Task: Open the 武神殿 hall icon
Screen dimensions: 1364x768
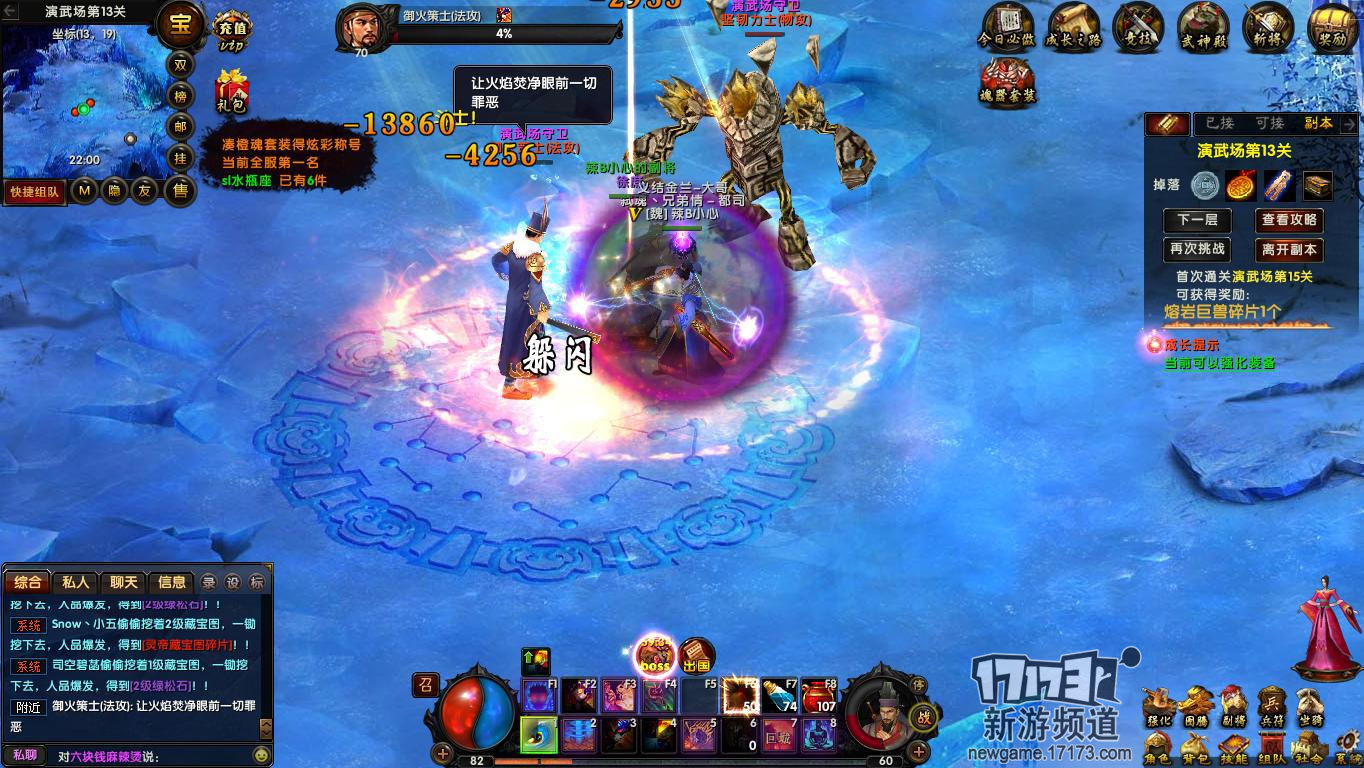Action: (1203, 27)
